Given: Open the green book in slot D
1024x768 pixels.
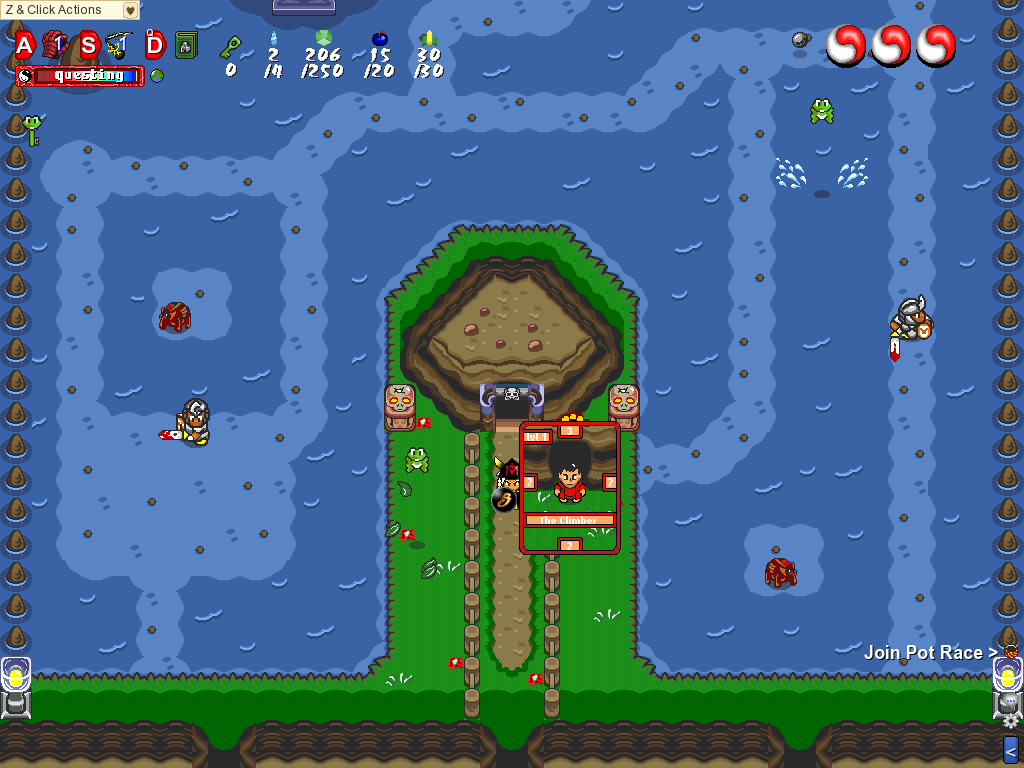Looking at the screenshot, I should [185, 45].
